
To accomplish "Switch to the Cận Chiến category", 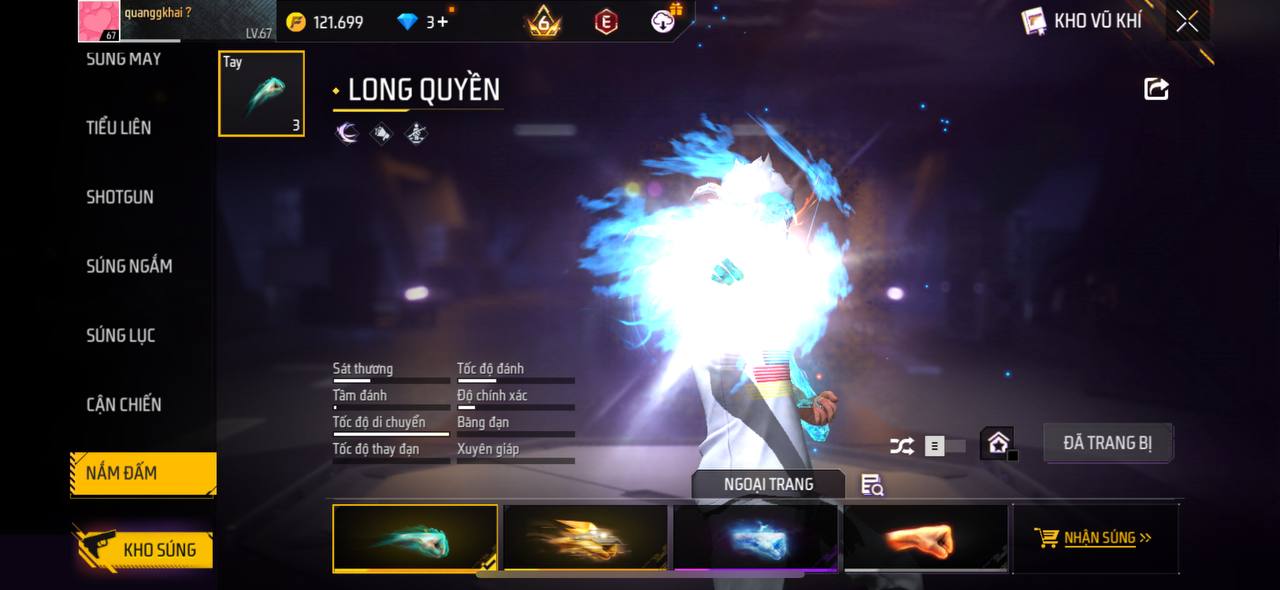I will tap(124, 404).
